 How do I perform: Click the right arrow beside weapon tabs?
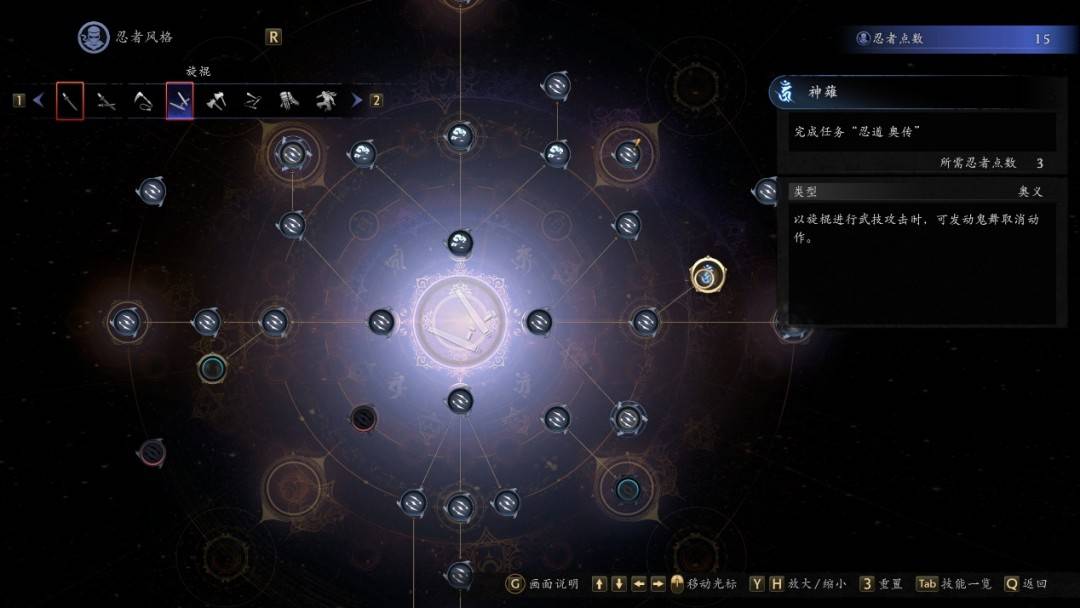(x=357, y=100)
